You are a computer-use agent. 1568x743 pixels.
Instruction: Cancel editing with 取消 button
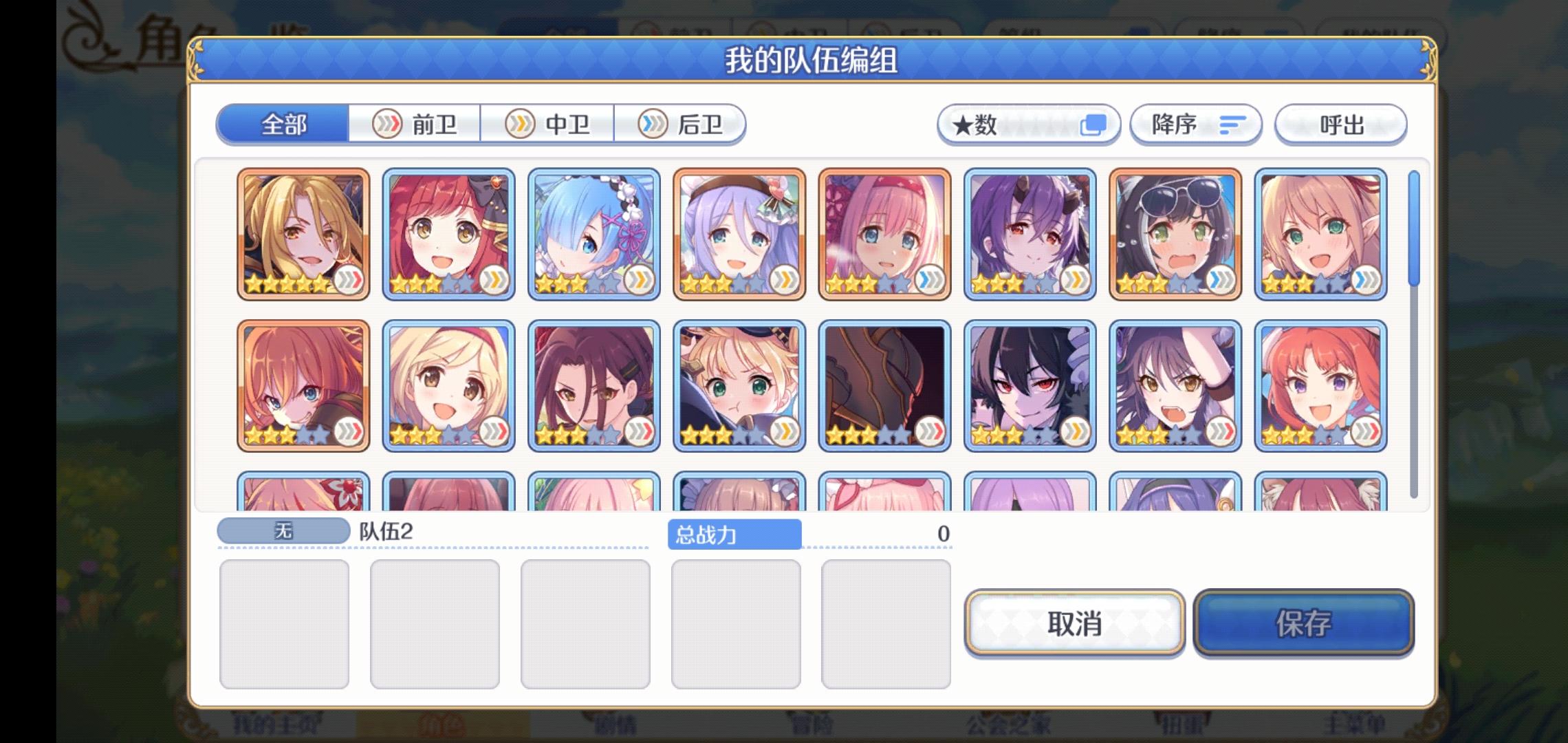click(x=1074, y=623)
